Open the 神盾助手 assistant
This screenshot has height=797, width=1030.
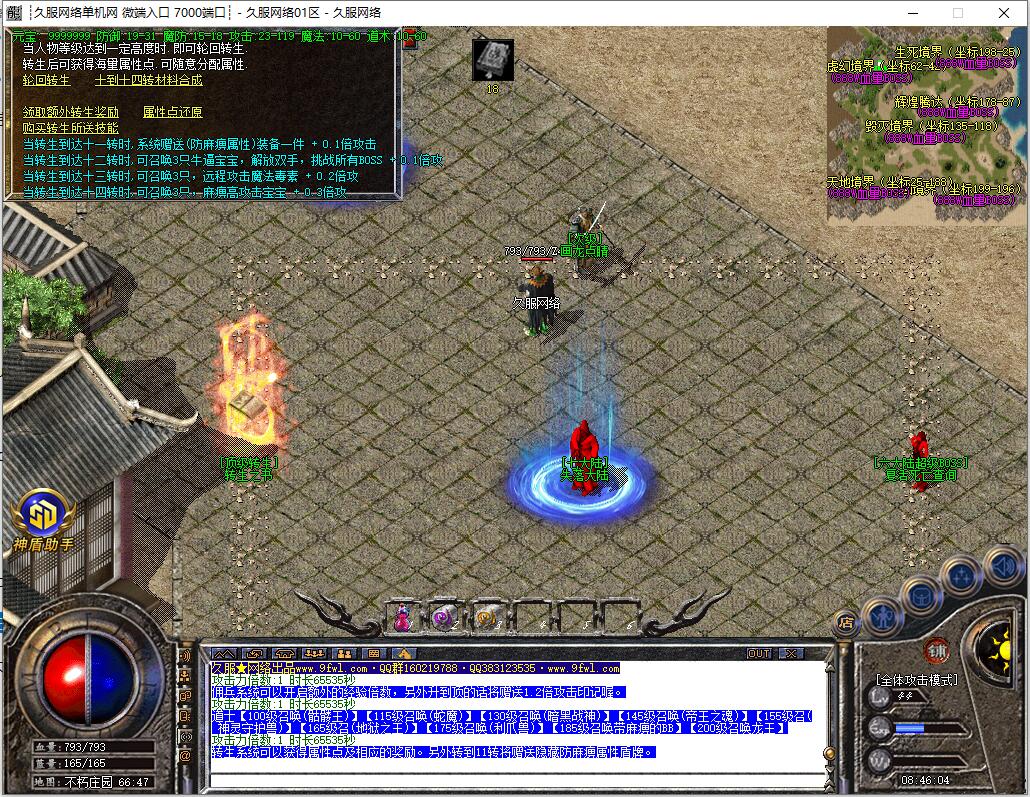[43, 520]
